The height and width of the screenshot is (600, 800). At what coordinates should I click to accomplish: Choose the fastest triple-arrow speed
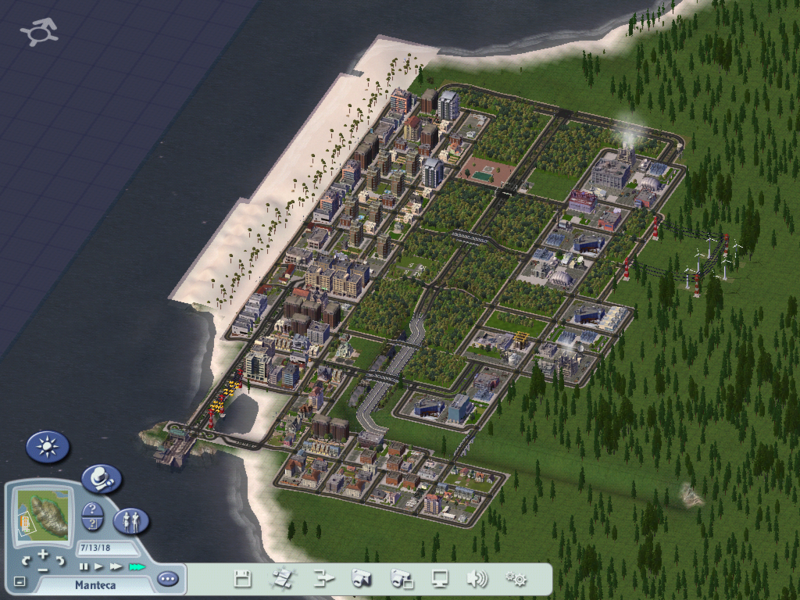click(136, 567)
